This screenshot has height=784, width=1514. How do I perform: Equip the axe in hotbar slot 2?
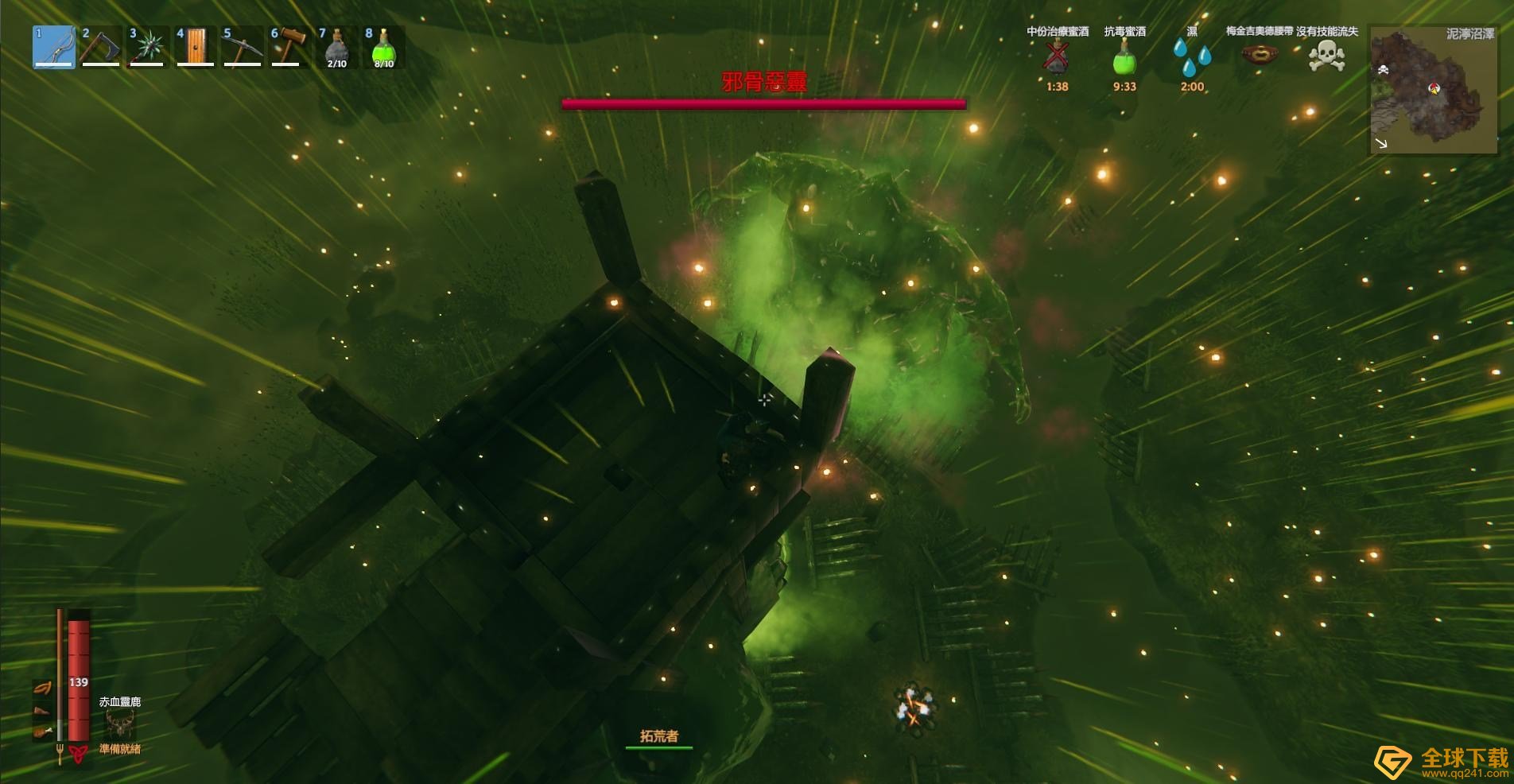pos(101,47)
